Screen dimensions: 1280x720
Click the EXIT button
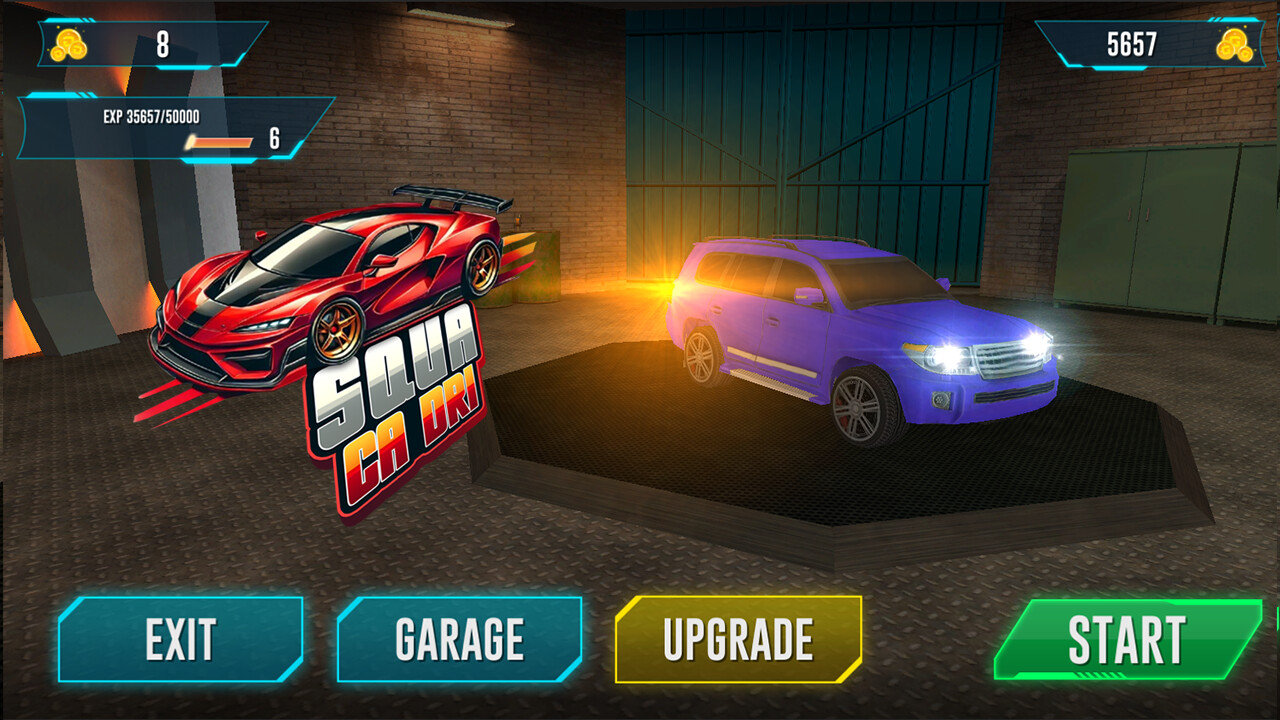click(180, 636)
